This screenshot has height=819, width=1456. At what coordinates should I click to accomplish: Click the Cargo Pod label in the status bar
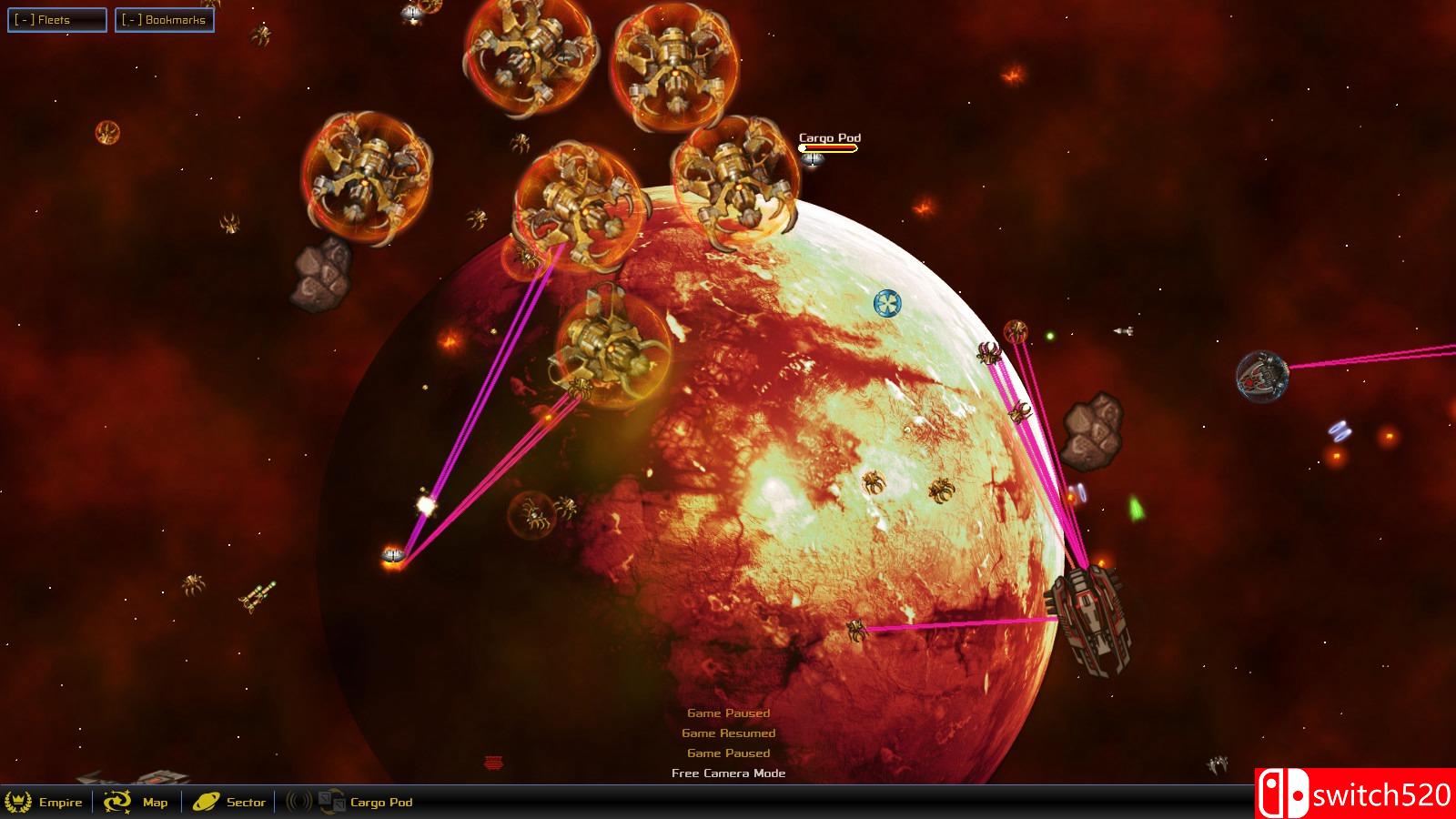[379, 803]
